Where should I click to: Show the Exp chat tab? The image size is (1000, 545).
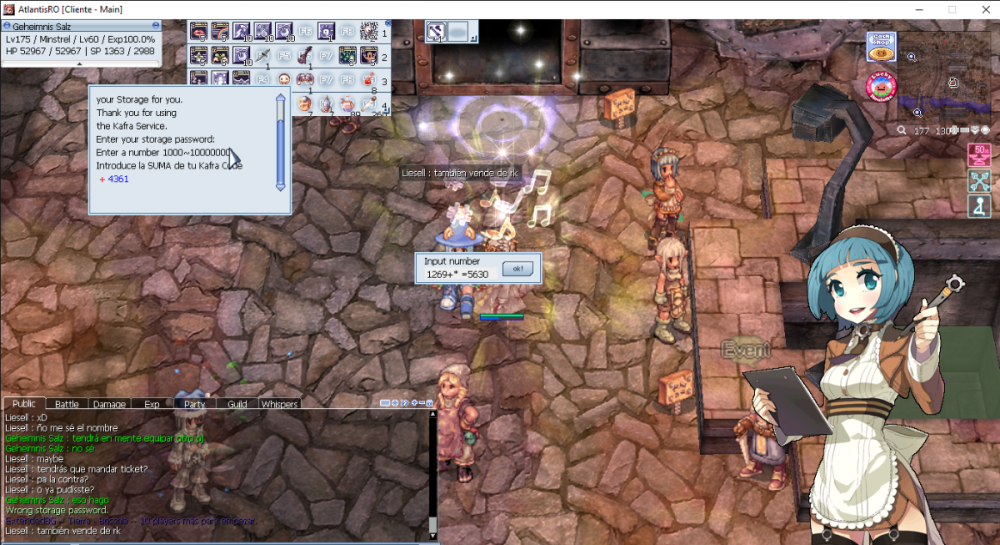click(152, 404)
